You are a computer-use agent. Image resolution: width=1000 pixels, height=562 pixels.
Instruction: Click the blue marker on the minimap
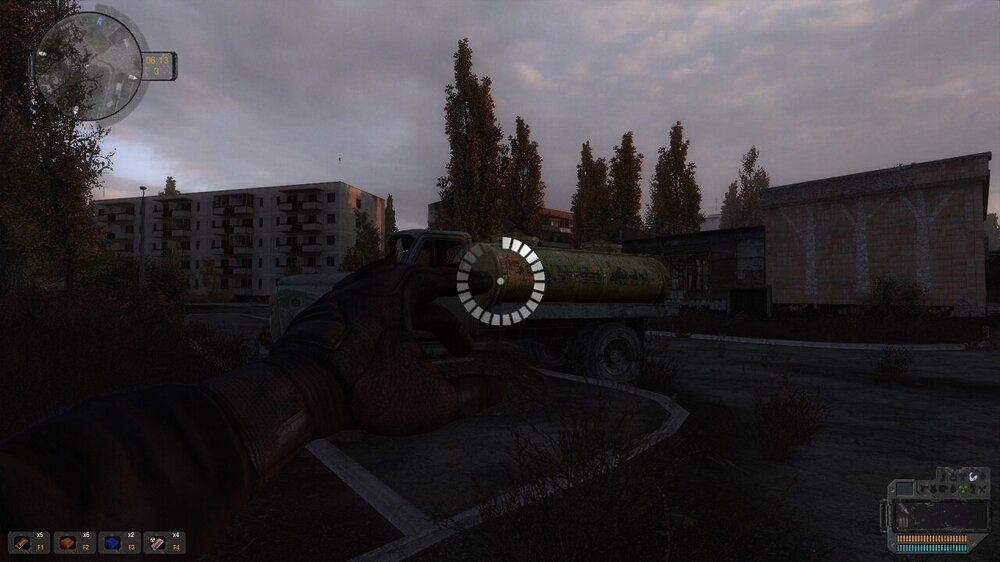pyautogui.click(x=100, y=18)
